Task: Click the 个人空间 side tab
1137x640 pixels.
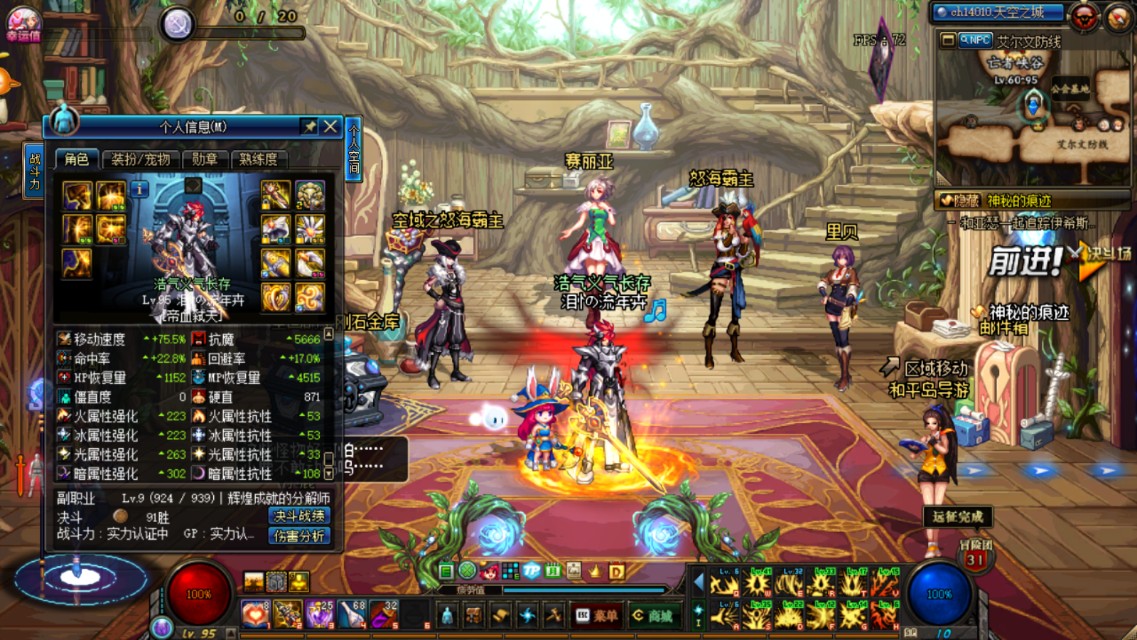Action: [x=354, y=148]
